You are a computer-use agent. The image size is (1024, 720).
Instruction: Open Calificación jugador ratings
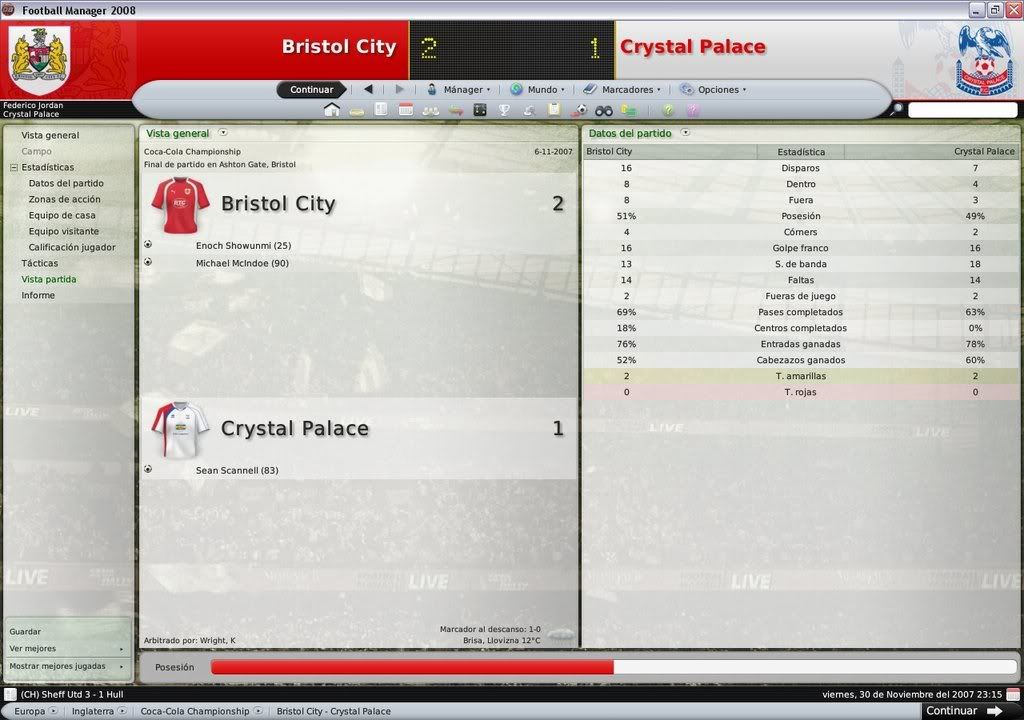(72, 247)
